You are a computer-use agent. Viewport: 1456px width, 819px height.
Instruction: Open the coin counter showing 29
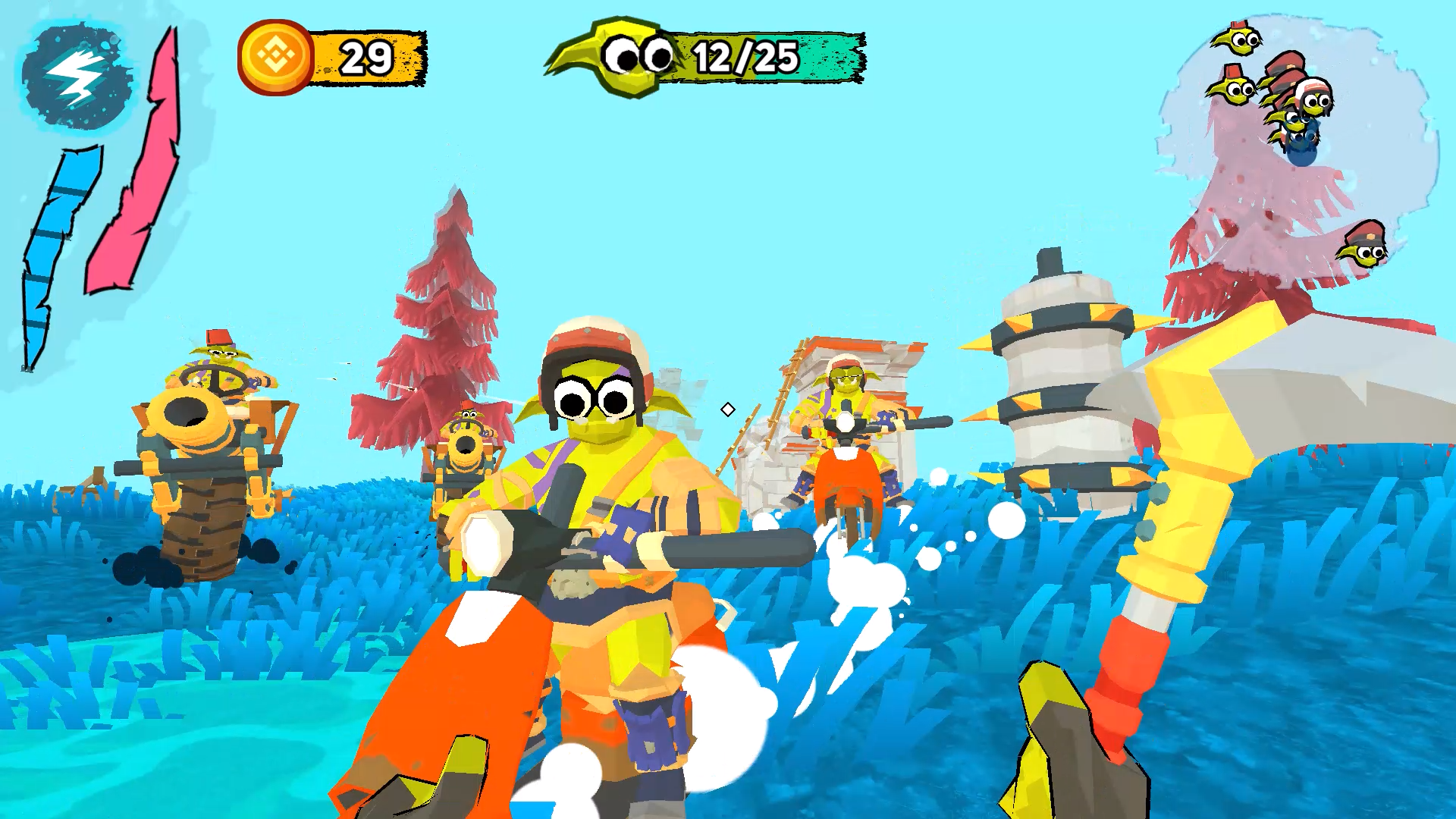pyautogui.click(x=365, y=59)
